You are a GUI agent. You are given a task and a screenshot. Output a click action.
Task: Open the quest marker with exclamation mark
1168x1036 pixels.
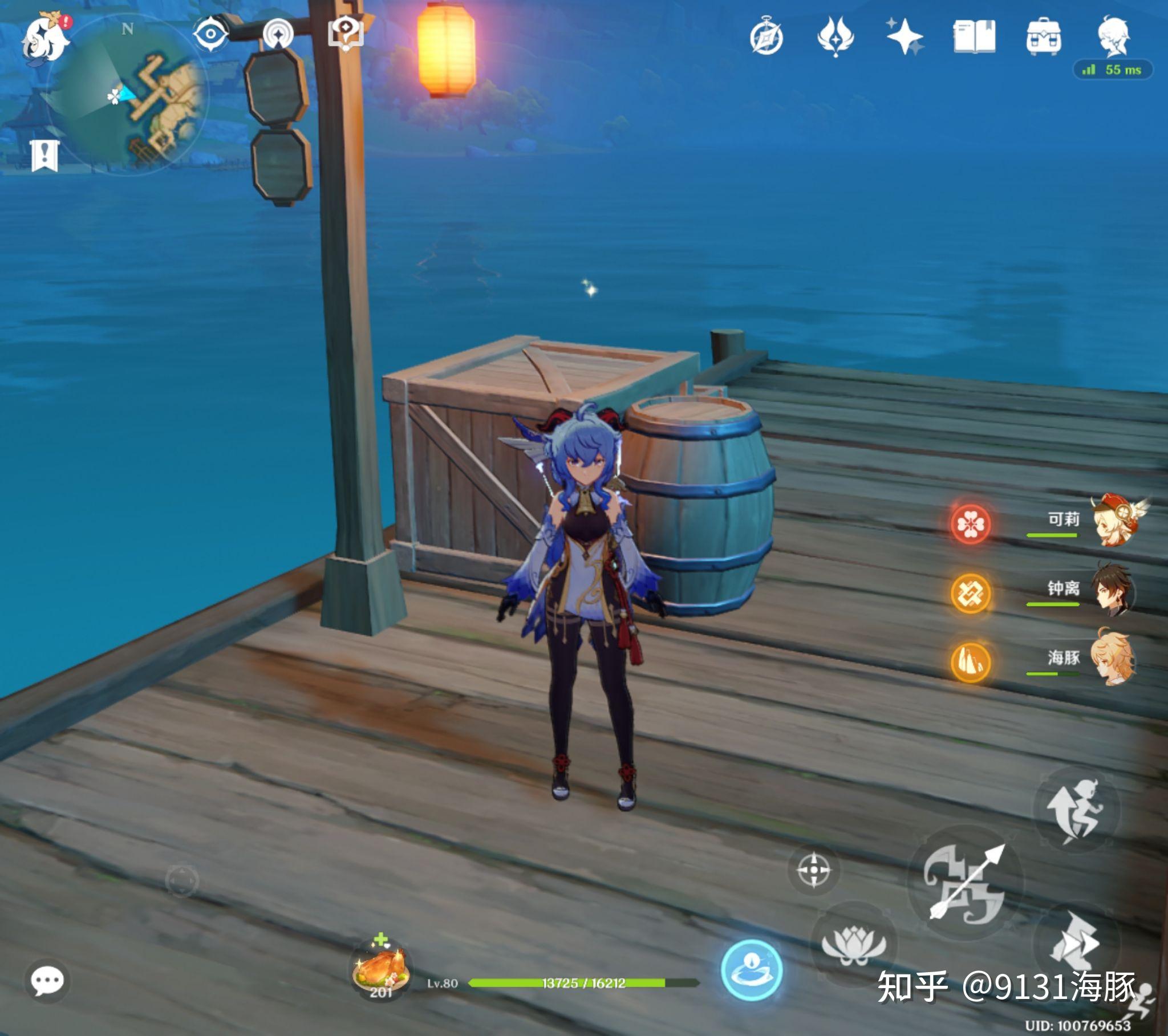(x=44, y=156)
